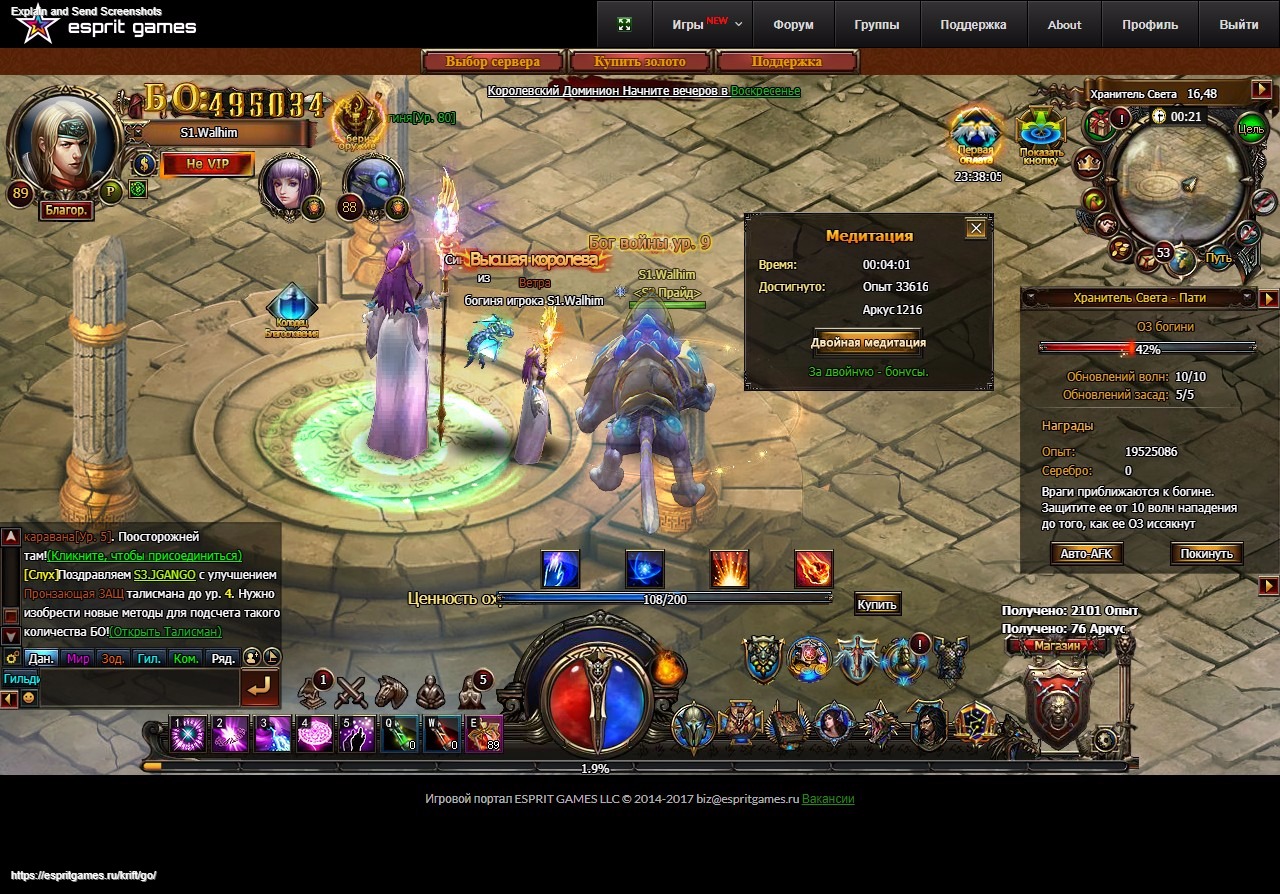Image resolution: width=1280 pixels, height=894 pixels.
Task: Close the Медитация window
Action: click(x=976, y=228)
